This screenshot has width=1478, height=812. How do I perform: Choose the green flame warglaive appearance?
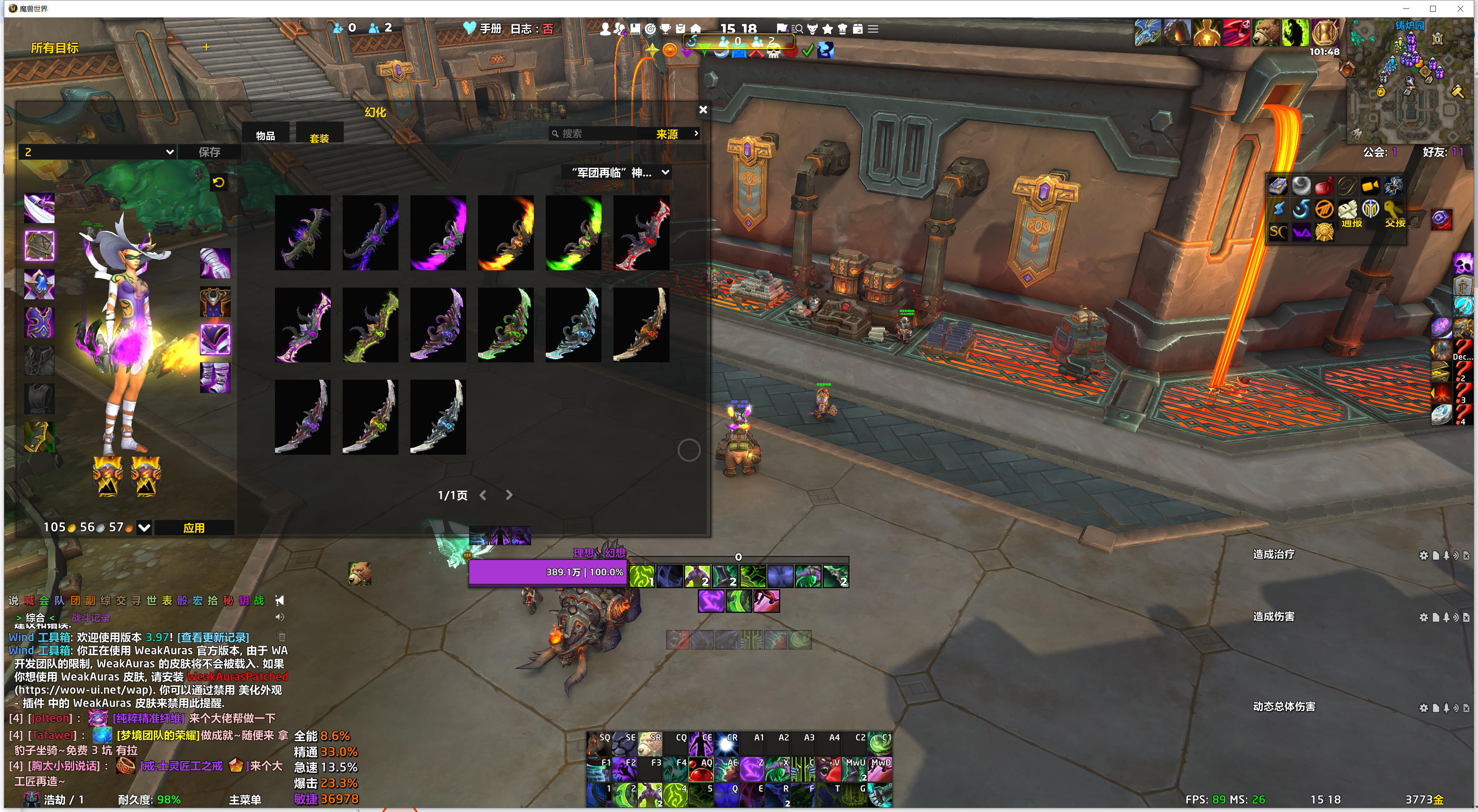[573, 233]
